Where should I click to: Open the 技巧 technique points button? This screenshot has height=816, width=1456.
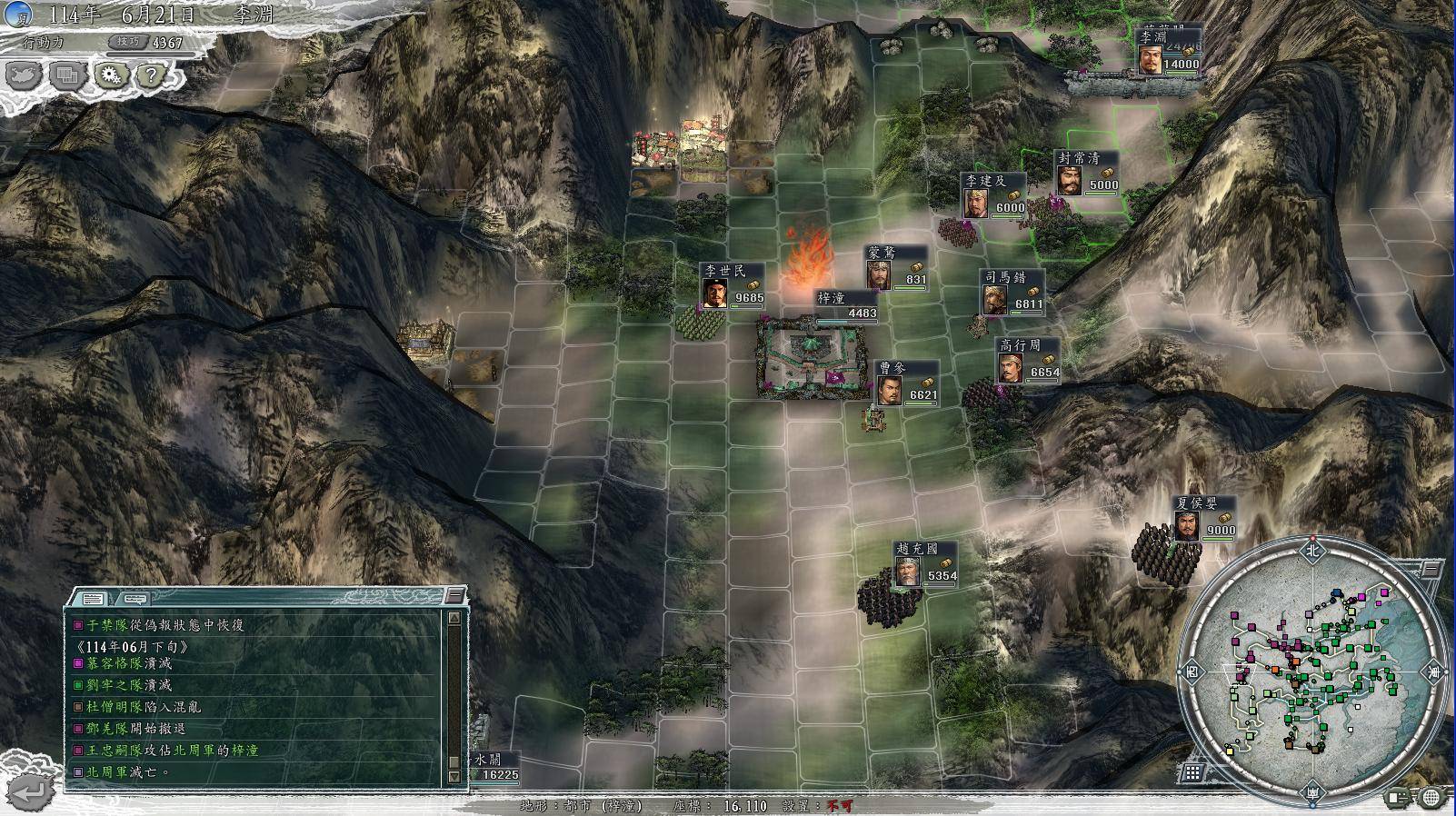point(126,42)
